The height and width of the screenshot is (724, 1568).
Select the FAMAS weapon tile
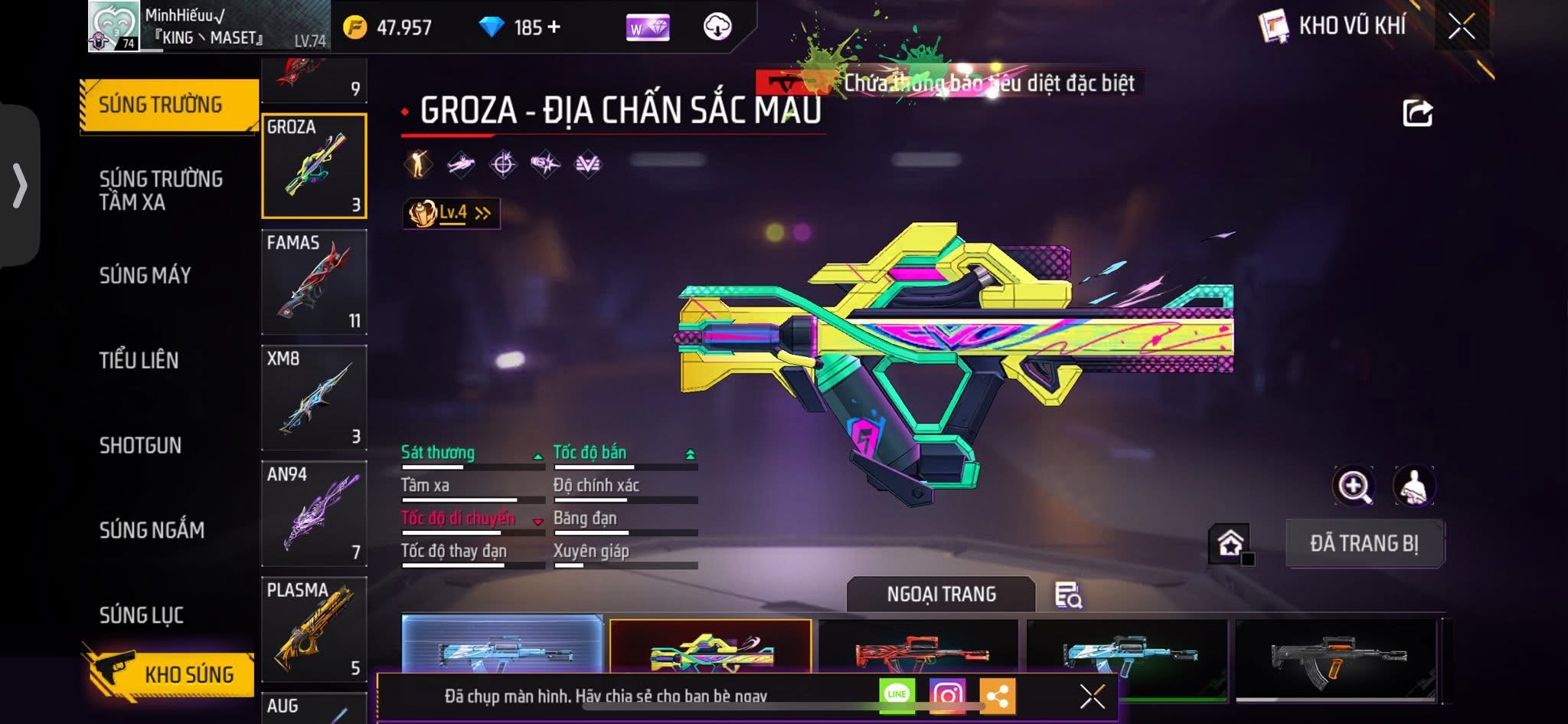pyautogui.click(x=314, y=282)
